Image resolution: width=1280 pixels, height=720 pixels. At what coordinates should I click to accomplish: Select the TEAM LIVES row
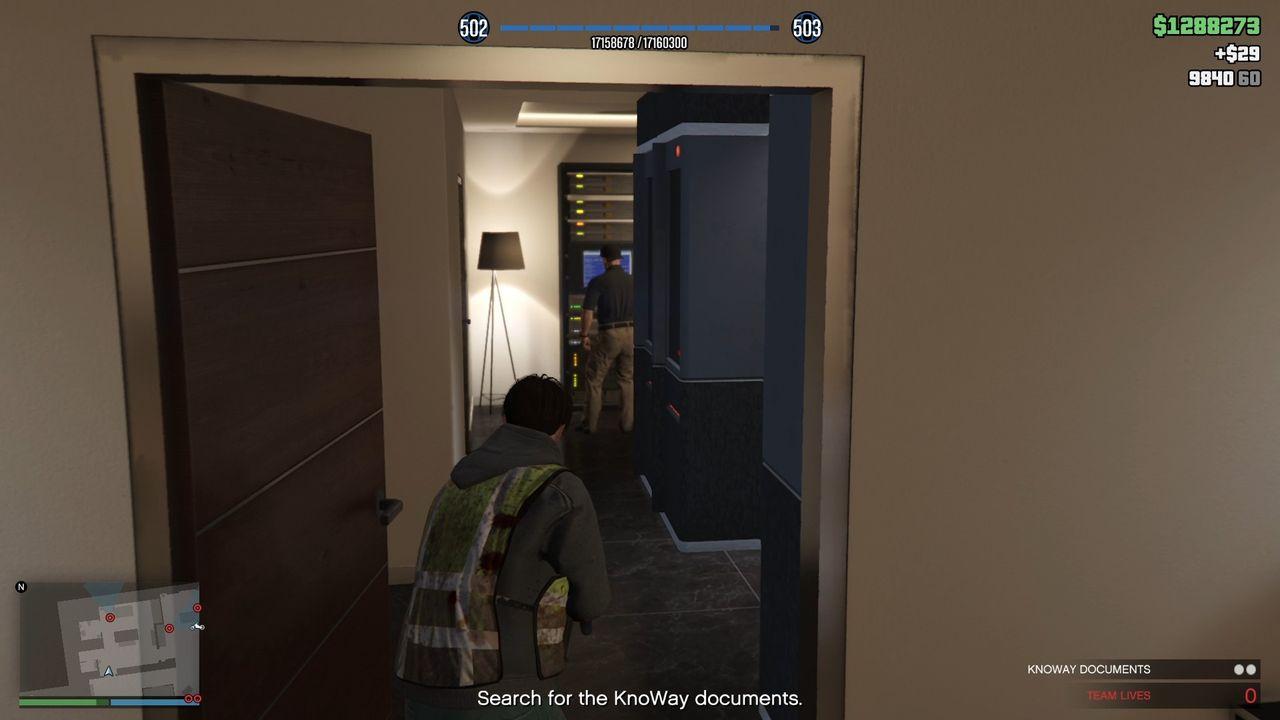[x=1119, y=695]
